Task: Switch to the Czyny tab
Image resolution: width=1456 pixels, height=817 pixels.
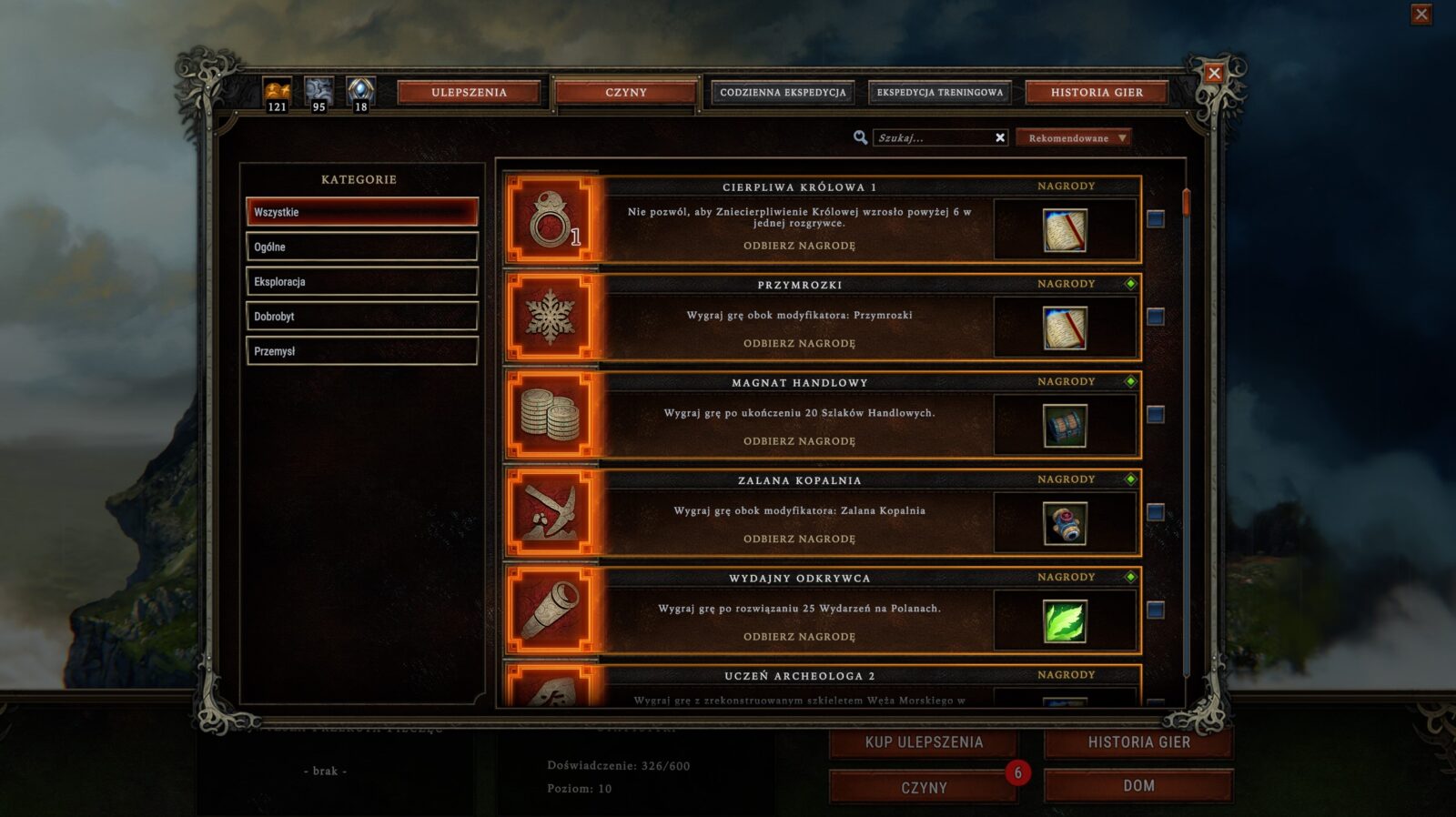Action: (625, 93)
